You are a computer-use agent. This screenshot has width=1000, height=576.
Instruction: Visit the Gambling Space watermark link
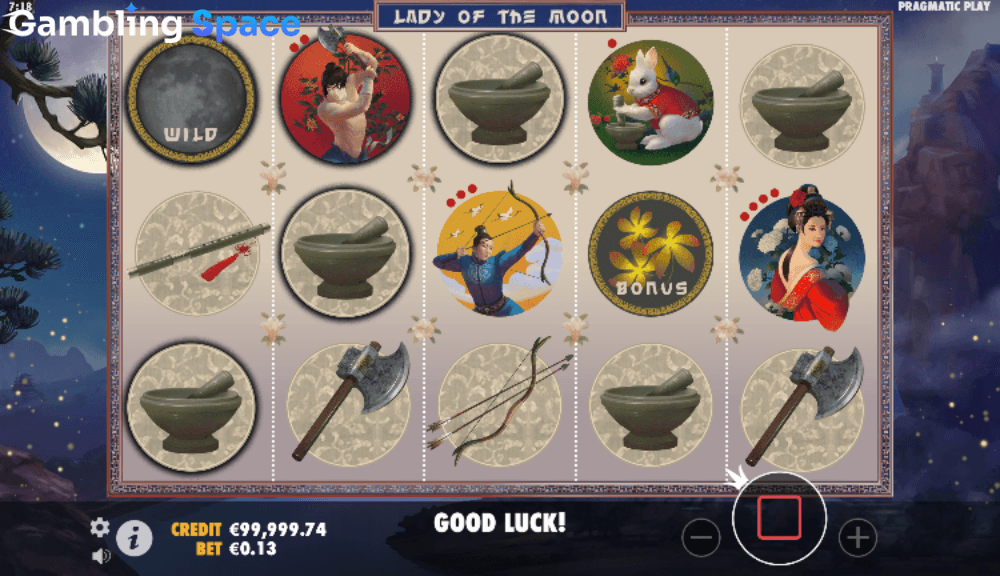click(153, 24)
